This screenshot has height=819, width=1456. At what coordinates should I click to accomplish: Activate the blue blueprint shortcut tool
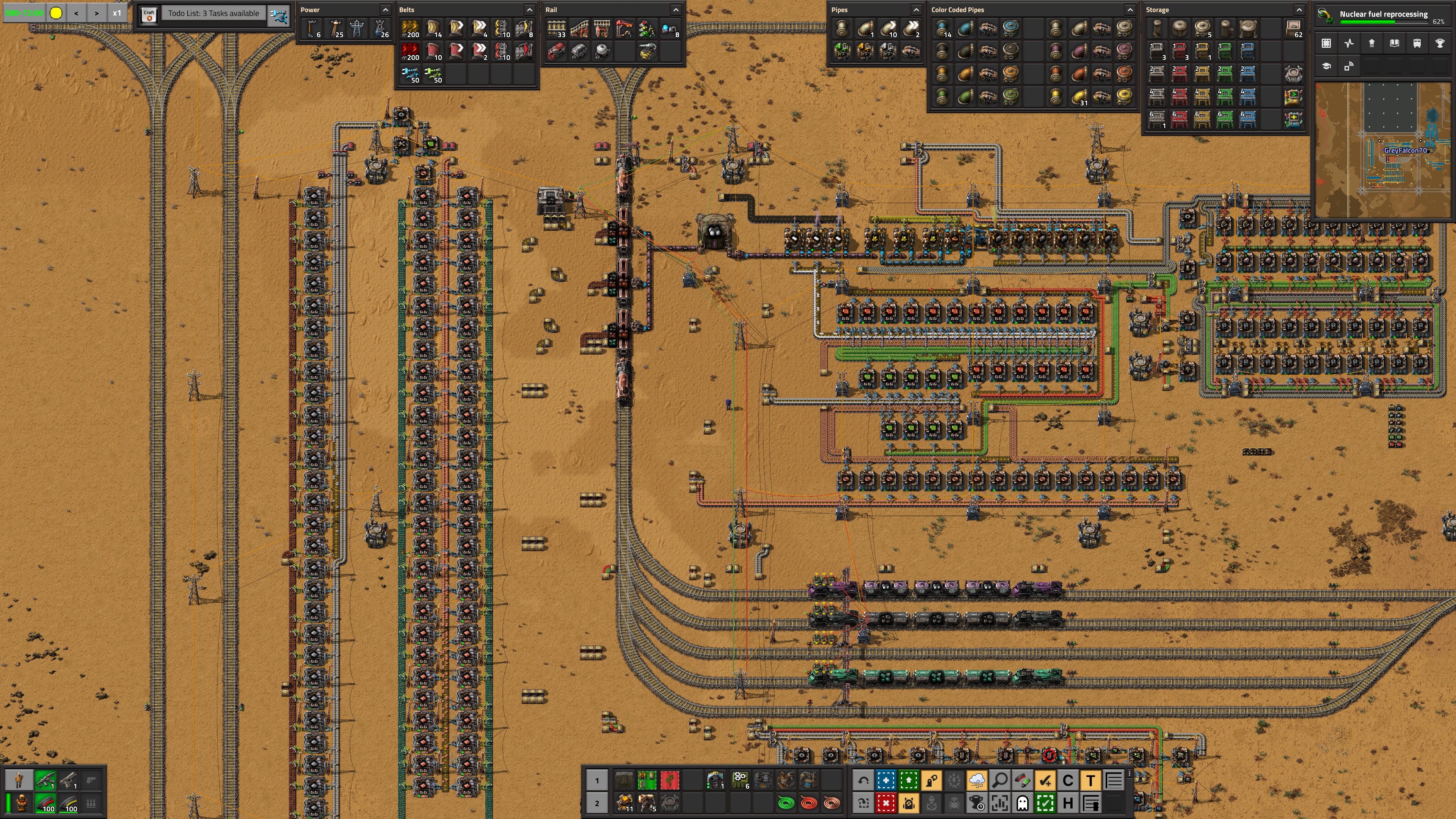(886, 781)
